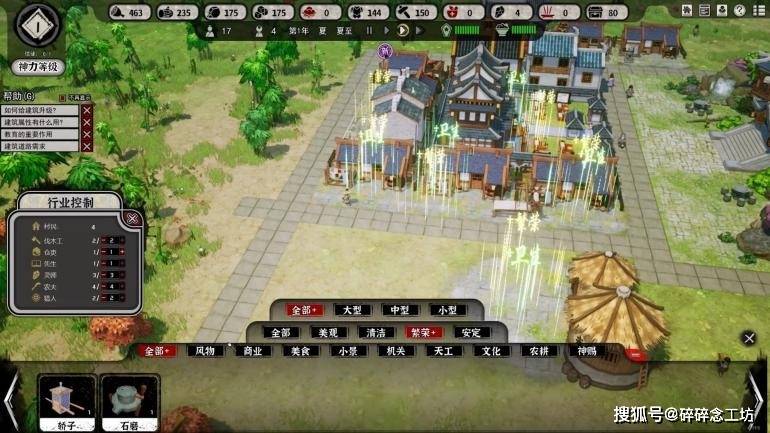This screenshot has width=770, height=433.
Task: Filter buildings by 清洁
Action: (x=376, y=332)
